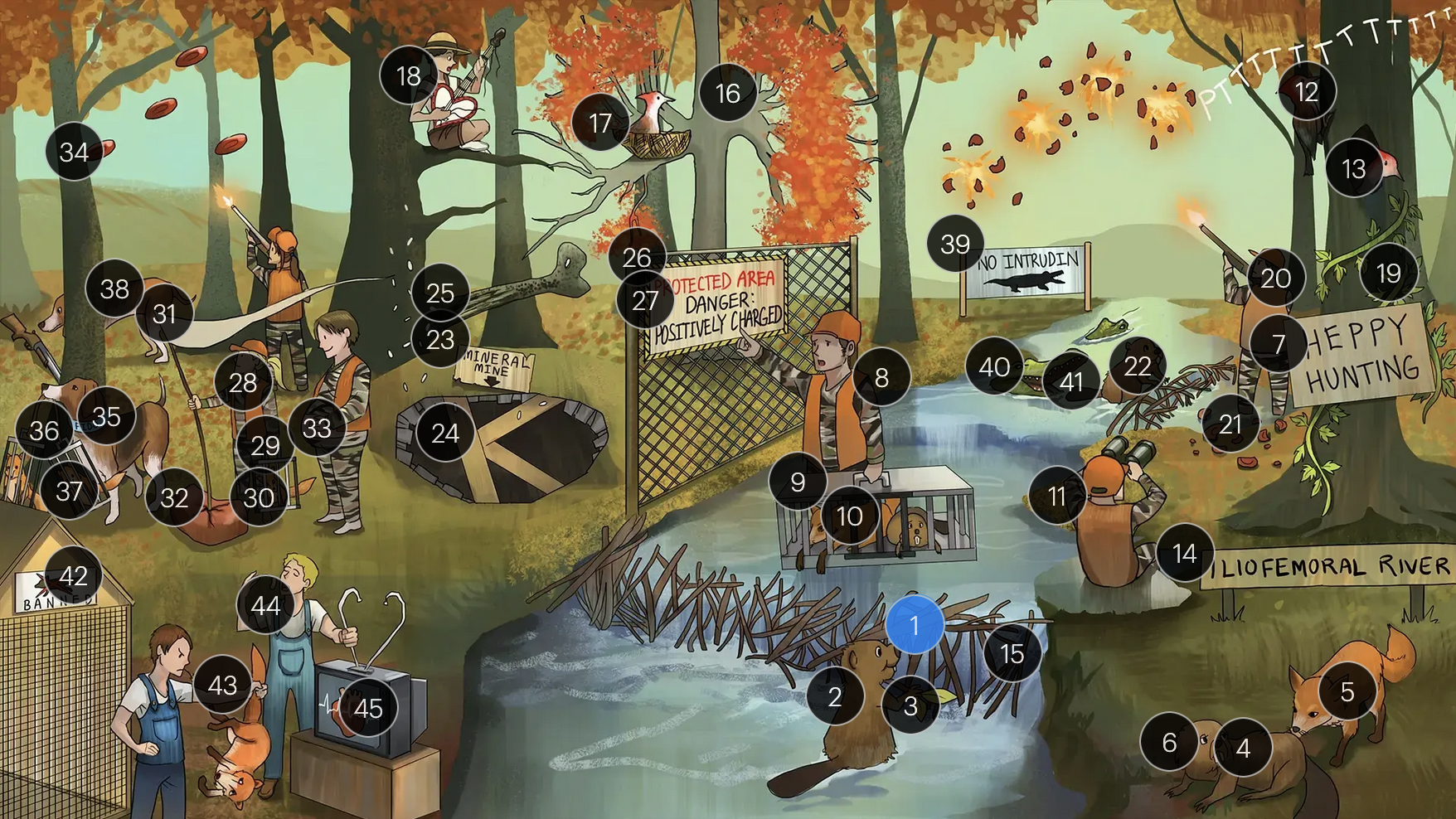
Task: Select marker number 27
Action: tap(645, 300)
